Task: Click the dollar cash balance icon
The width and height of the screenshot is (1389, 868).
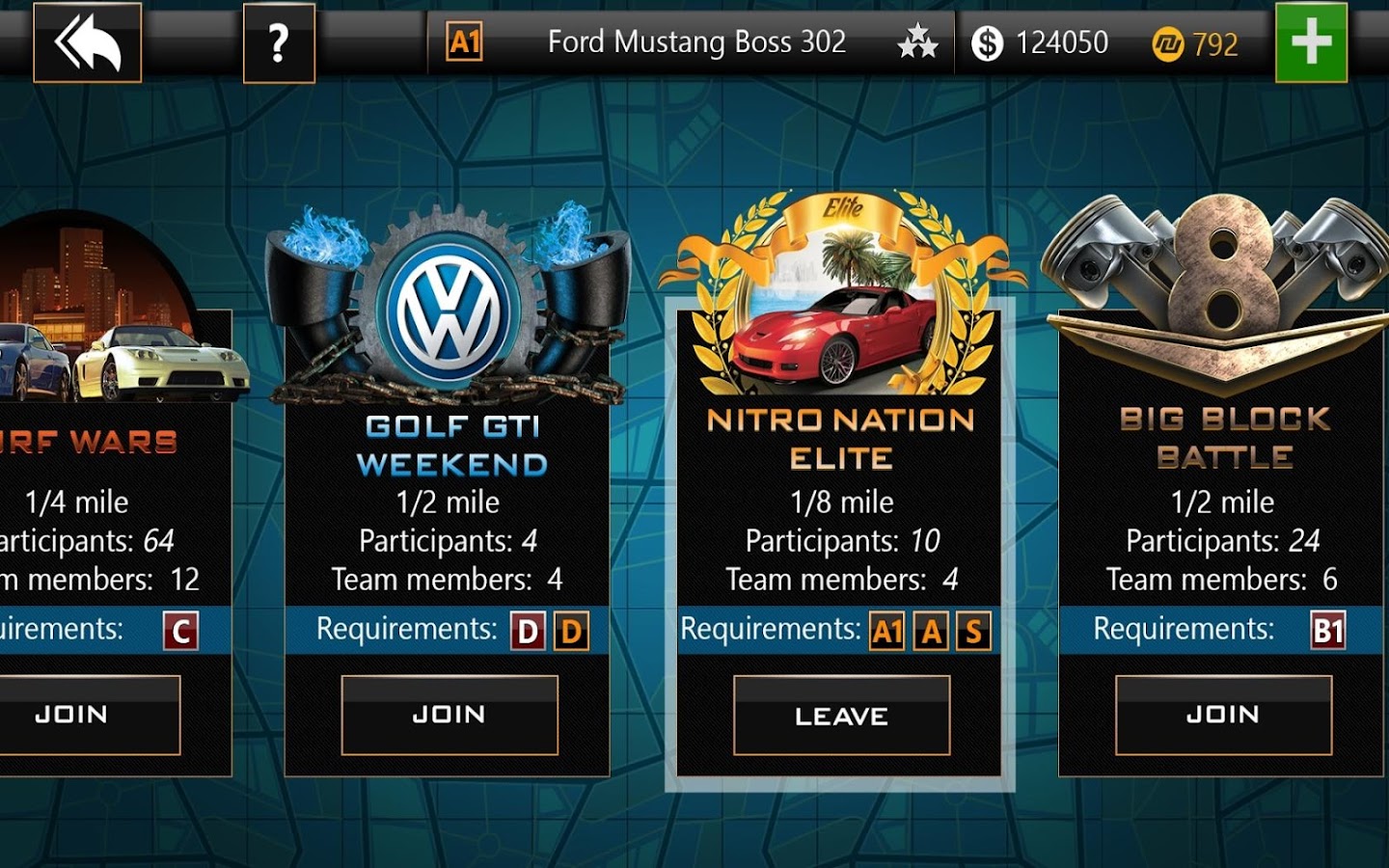Action: [x=987, y=42]
